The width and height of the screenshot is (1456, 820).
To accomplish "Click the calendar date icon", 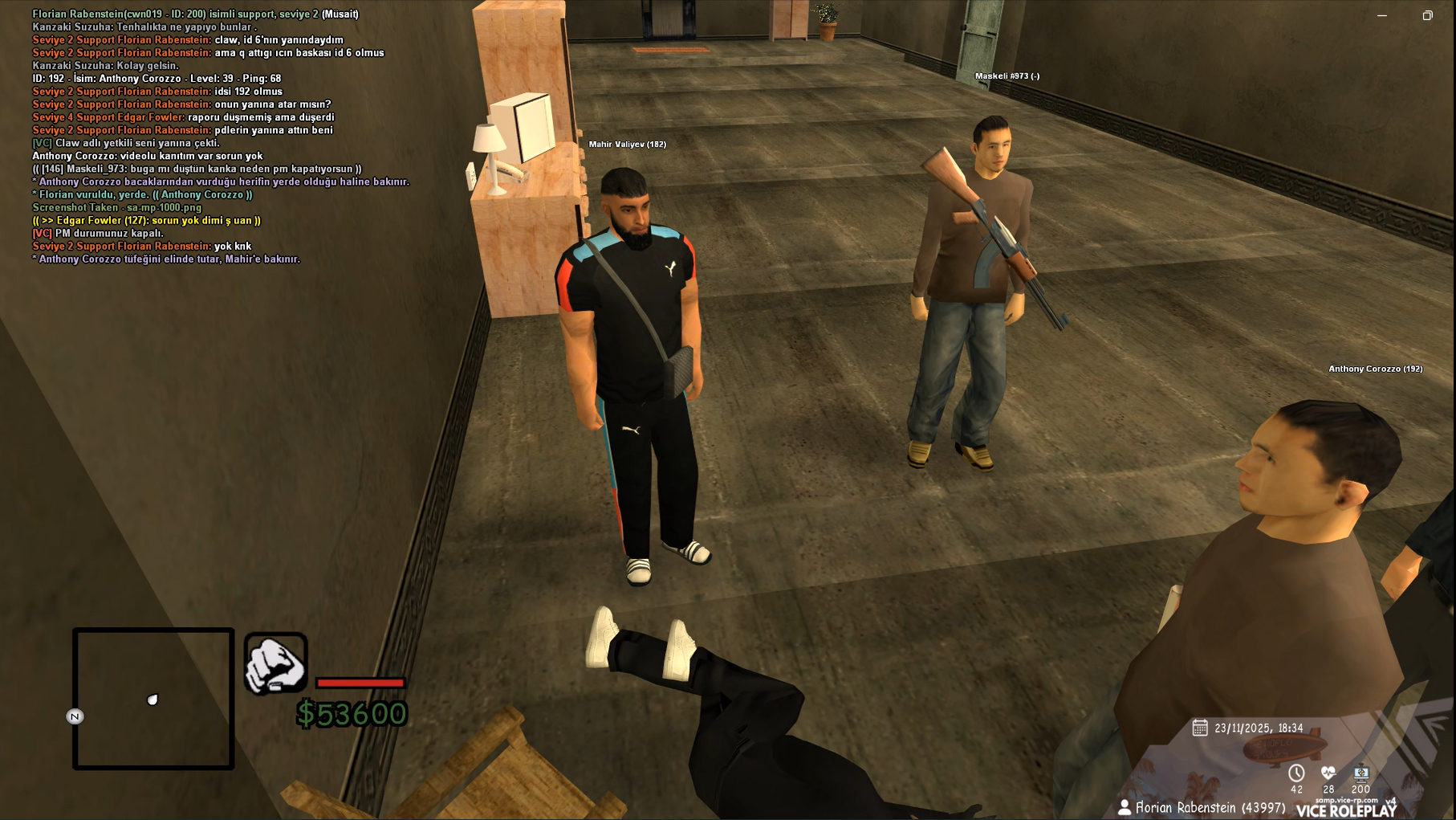I will pos(1200,728).
